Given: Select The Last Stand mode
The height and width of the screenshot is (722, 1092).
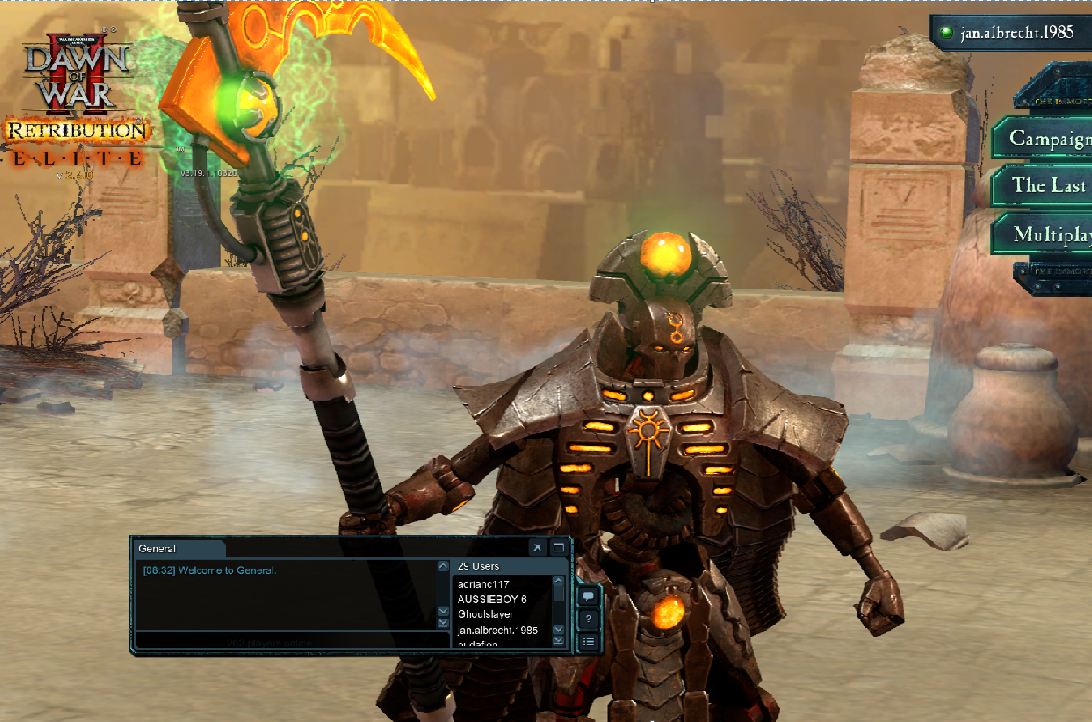Looking at the screenshot, I should click(1045, 185).
